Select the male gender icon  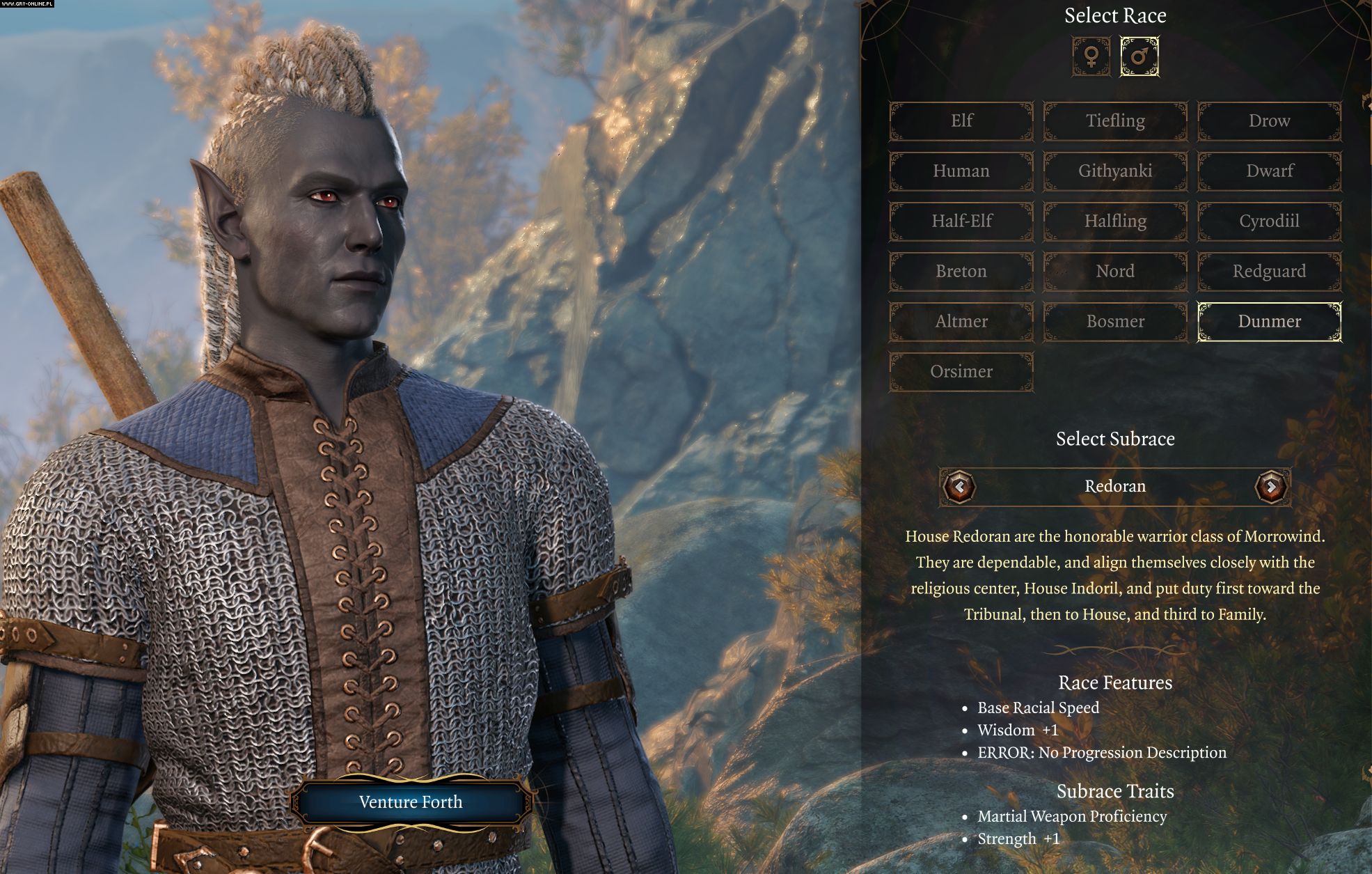(1139, 56)
